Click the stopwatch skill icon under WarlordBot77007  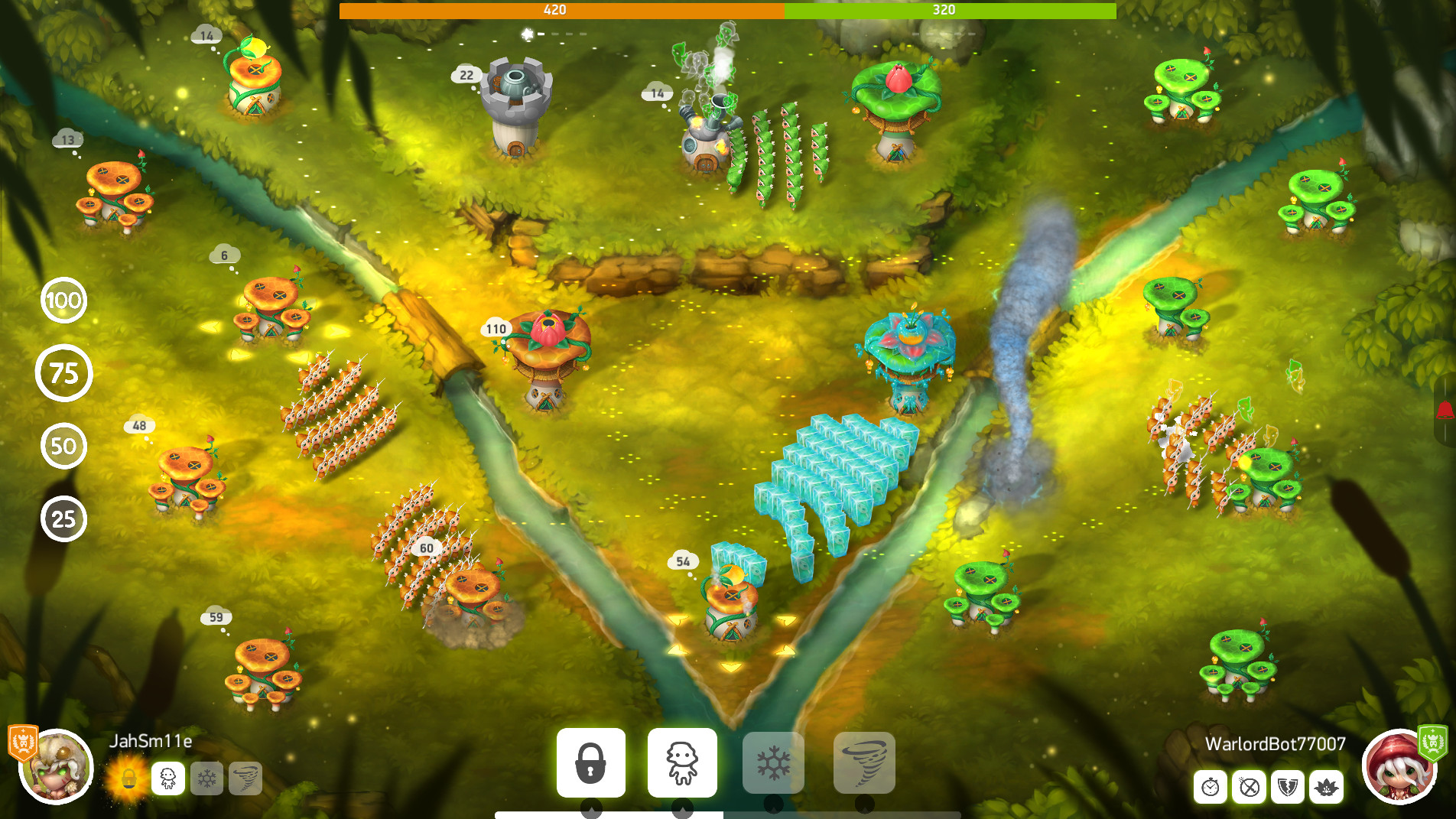tap(1209, 787)
